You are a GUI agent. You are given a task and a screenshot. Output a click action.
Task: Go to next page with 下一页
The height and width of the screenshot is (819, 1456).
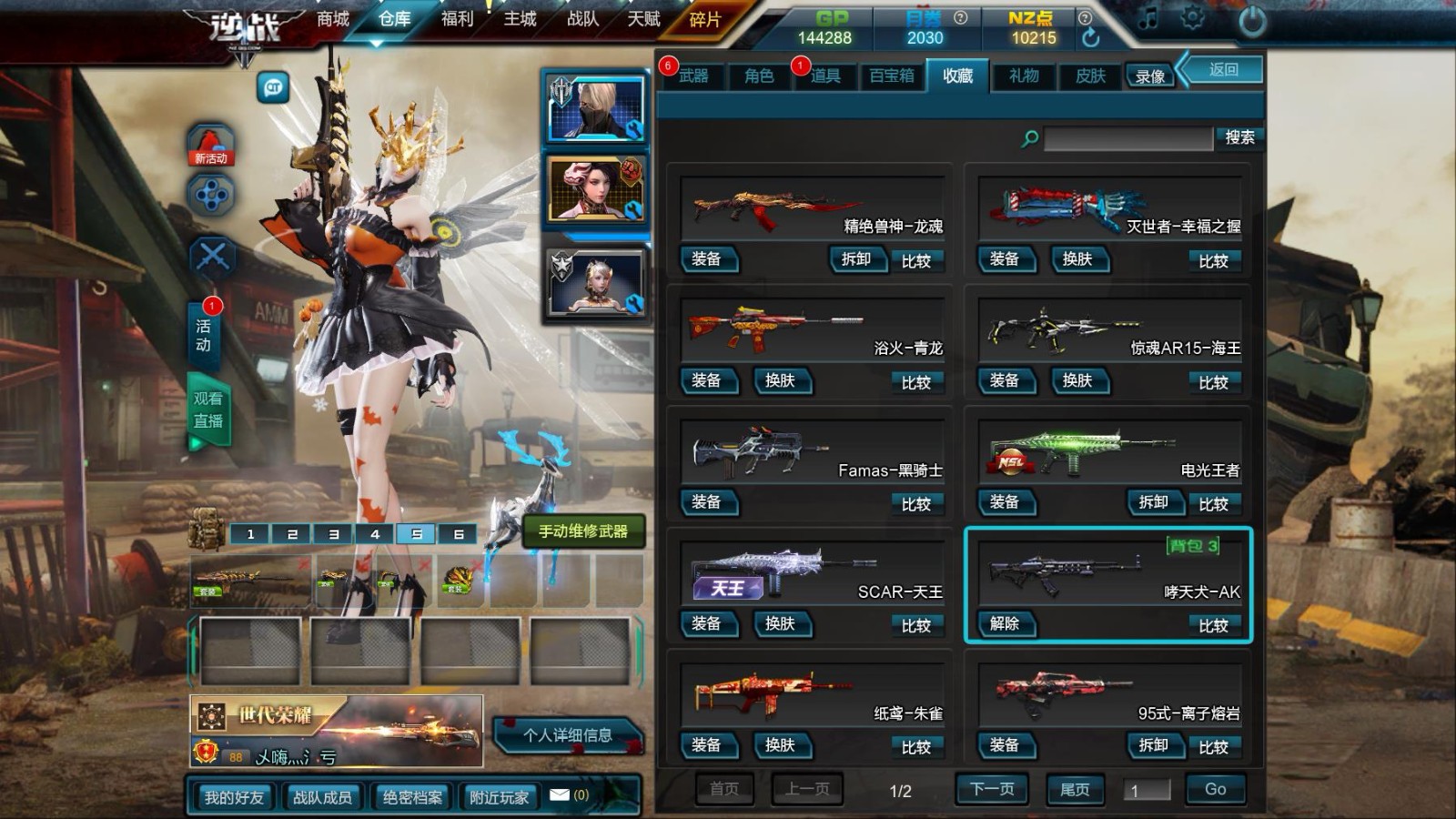991,789
